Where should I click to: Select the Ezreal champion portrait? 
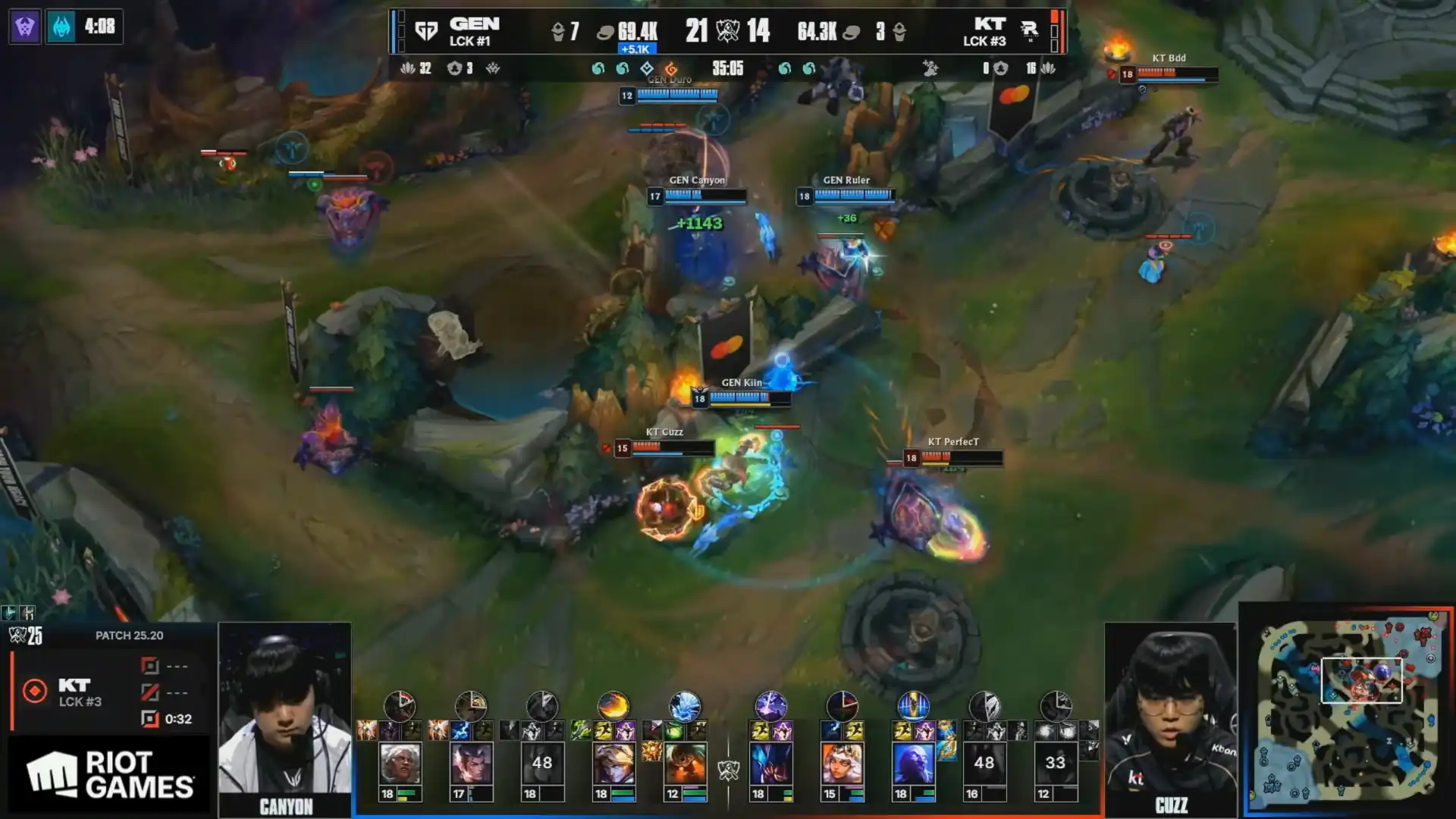pos(613,763)
